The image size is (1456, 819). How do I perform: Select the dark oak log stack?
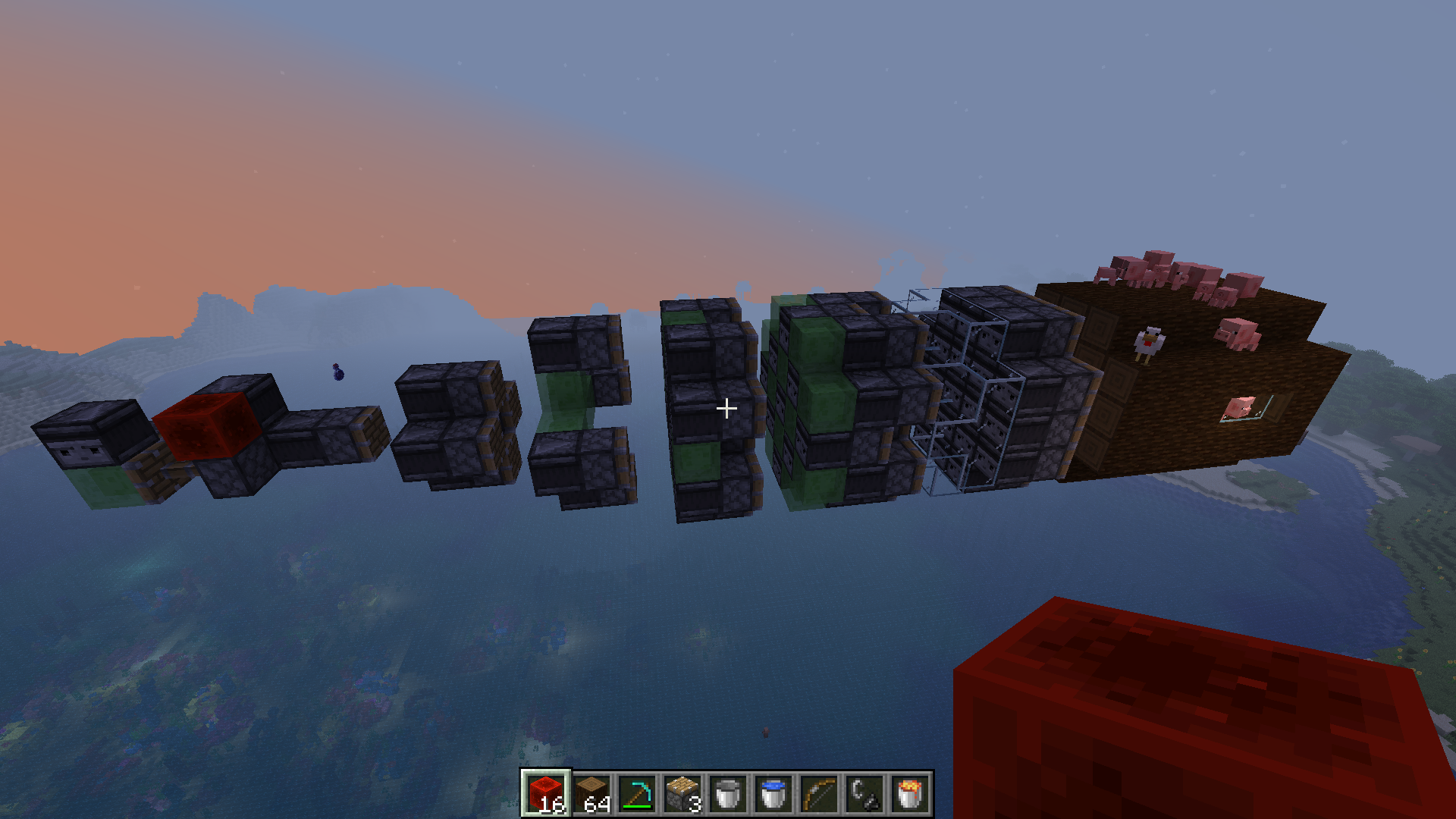pos(591,794)
